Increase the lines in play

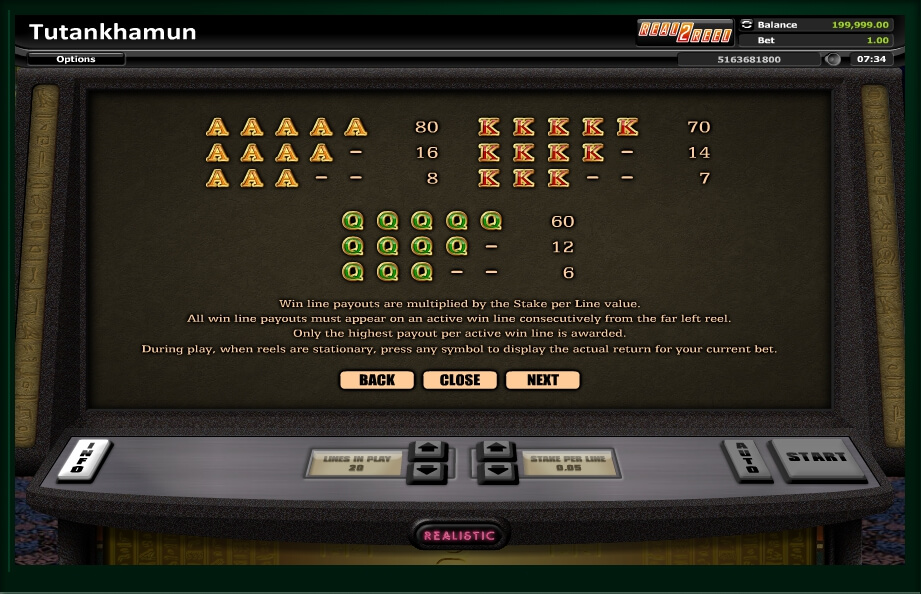(x=426, y=451)
